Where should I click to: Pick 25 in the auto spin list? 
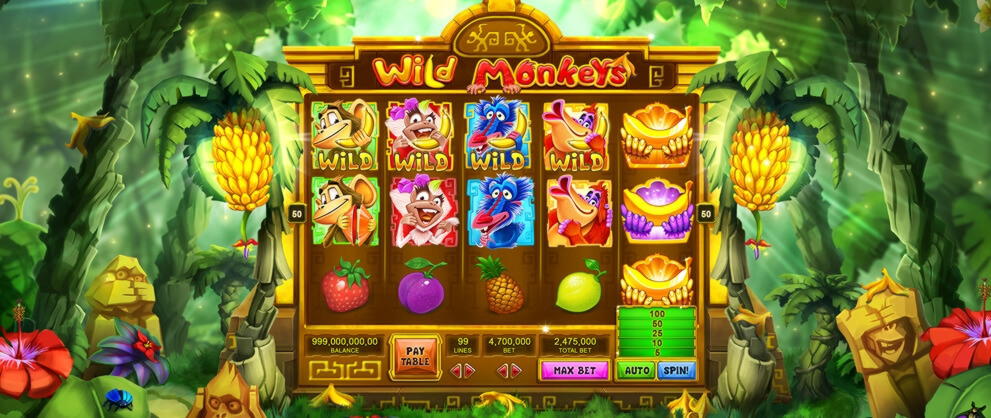656,333
